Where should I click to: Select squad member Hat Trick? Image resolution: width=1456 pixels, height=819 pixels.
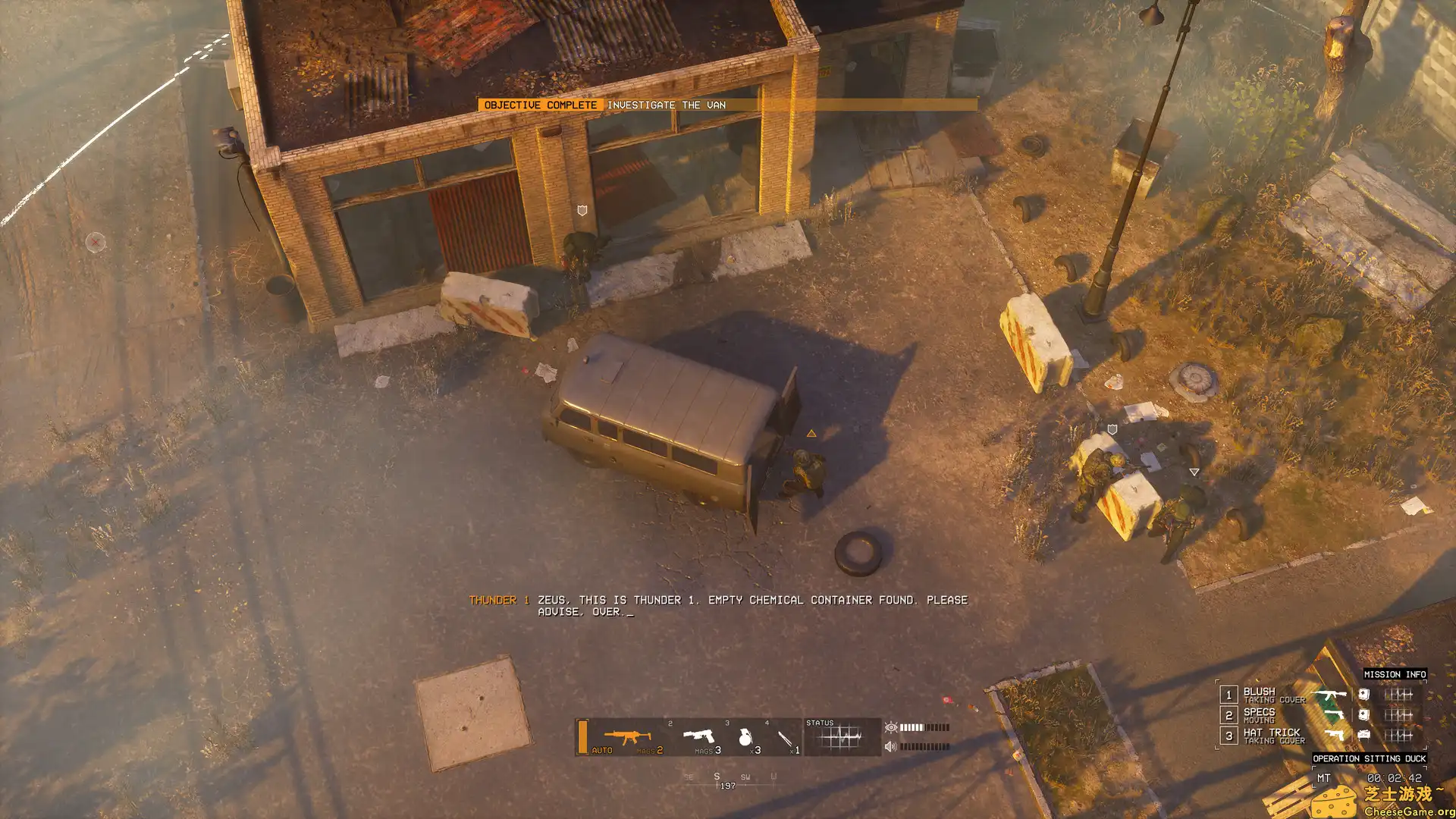pos(1271,733)
